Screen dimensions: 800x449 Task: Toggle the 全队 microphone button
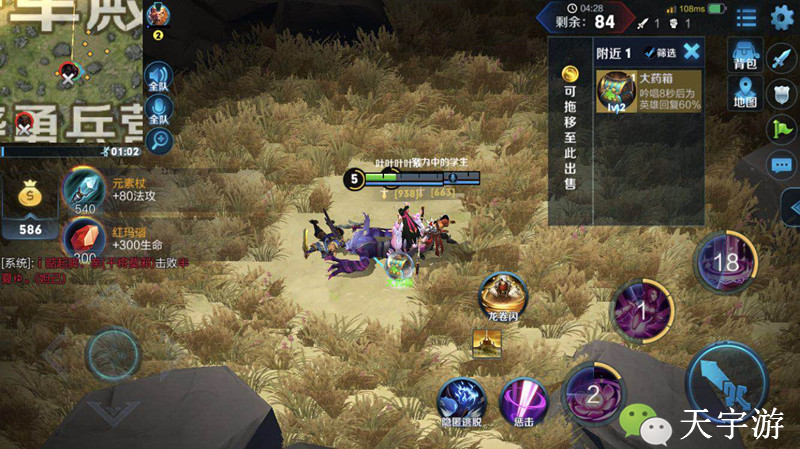tap(158, 110)
